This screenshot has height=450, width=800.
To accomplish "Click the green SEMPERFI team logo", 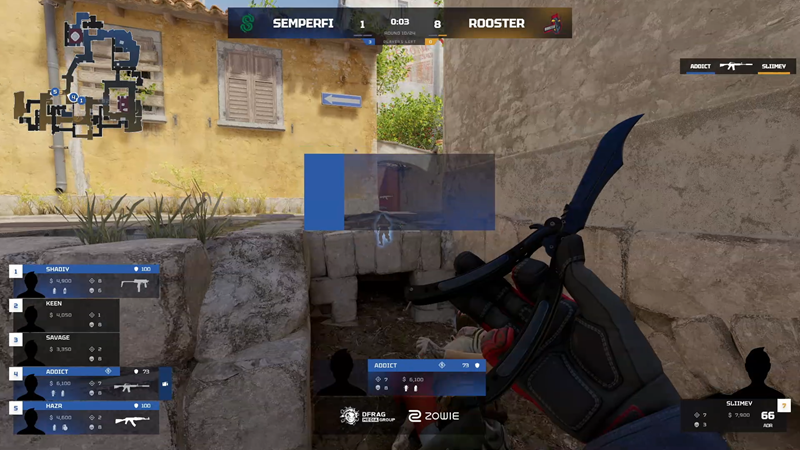I will [x=246, y=23].
